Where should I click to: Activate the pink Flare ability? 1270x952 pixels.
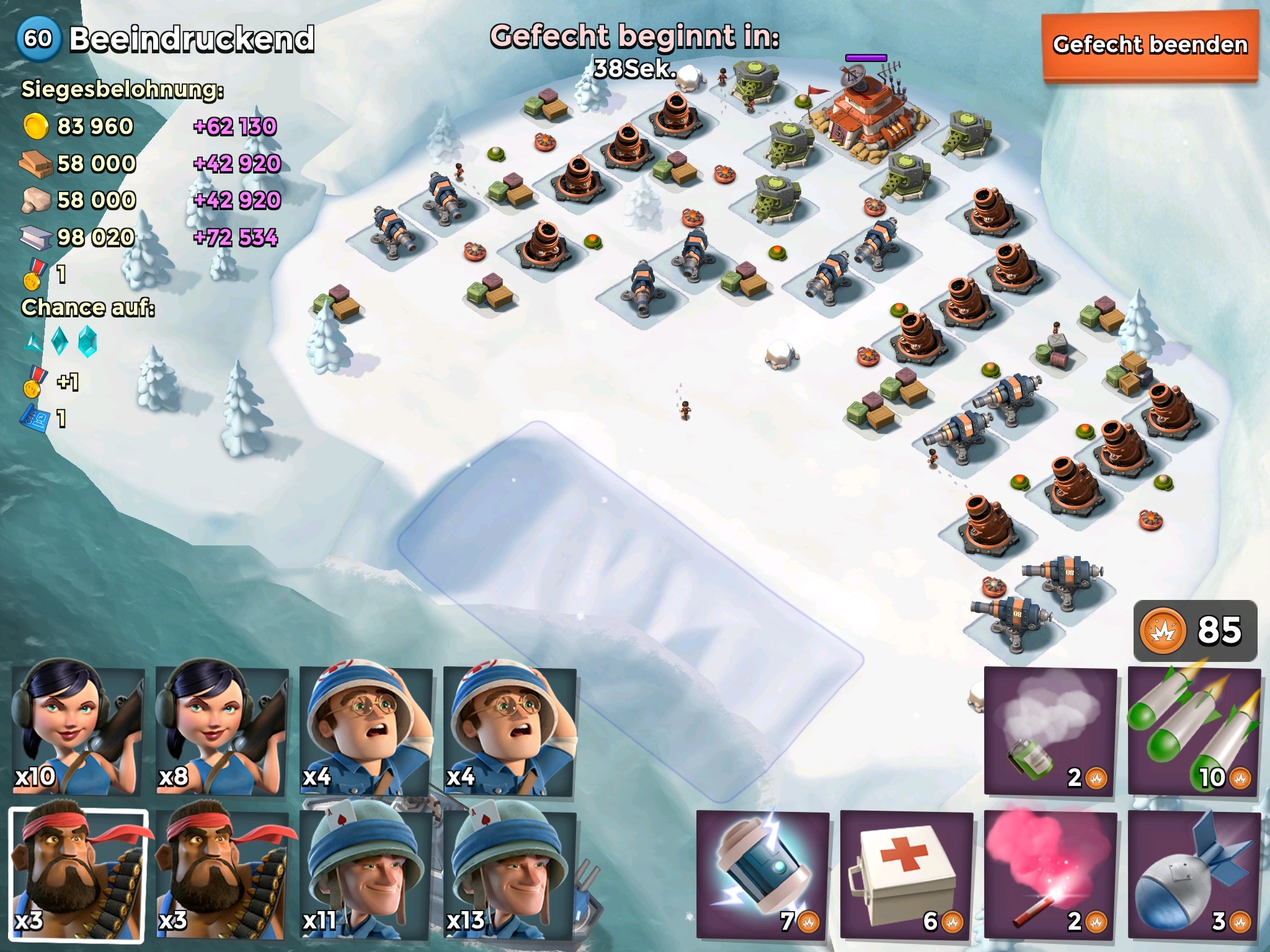coord(1050,875)
